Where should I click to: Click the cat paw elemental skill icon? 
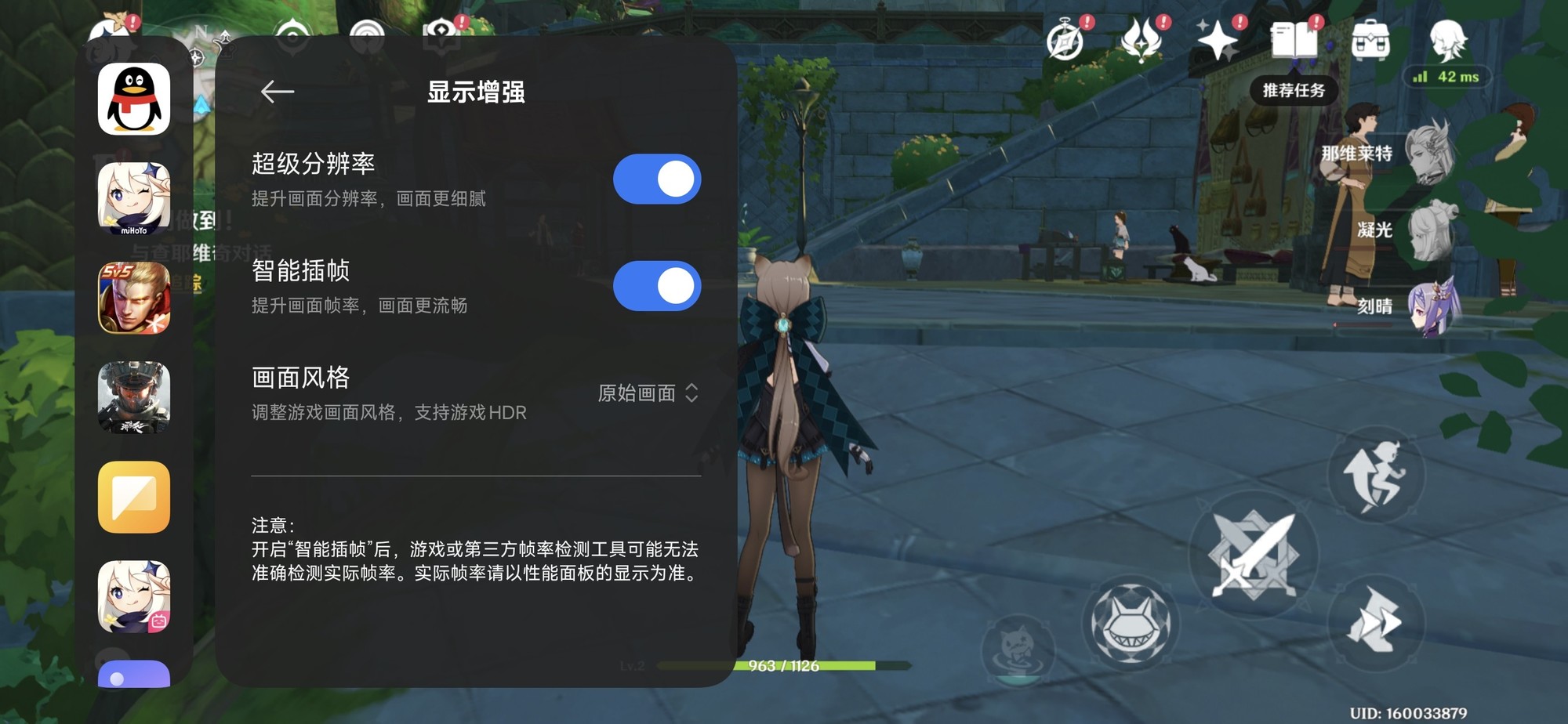point(1131,624)
